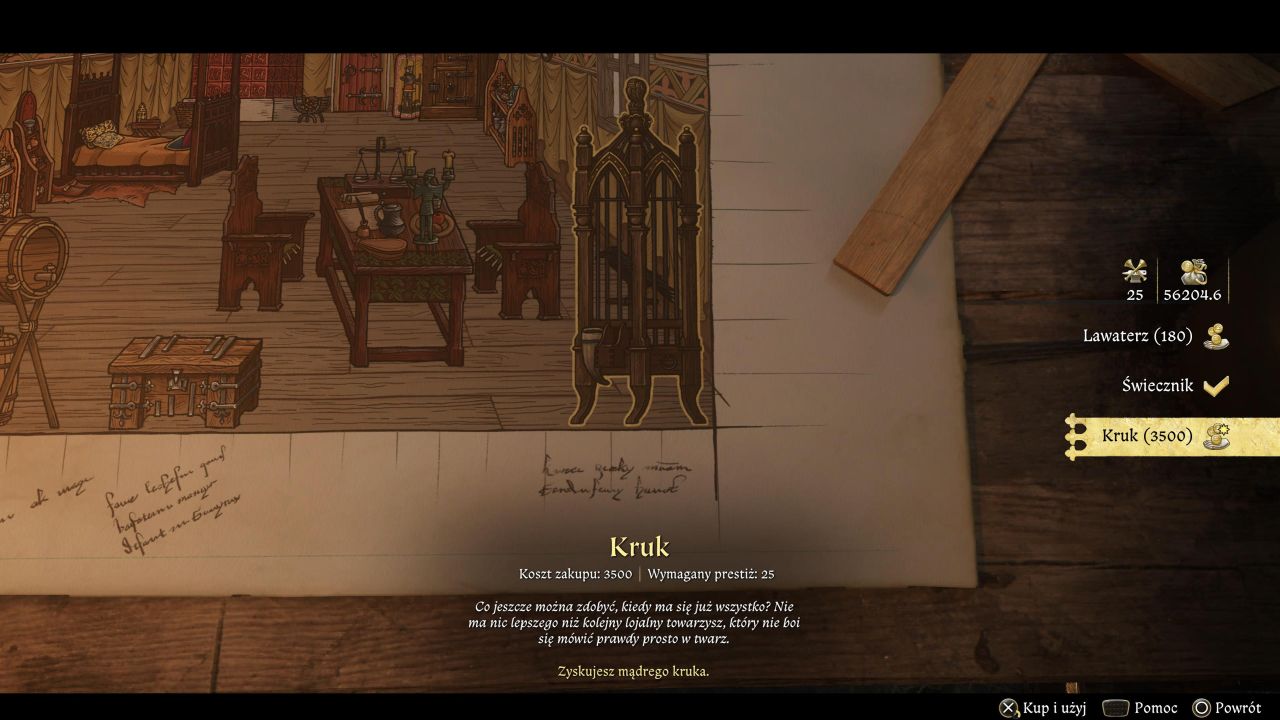Choose the purchased Świecznik entry
The width and height of the screenshot is (1280, 720).
pyautogui.click(x=1157, y=385)
